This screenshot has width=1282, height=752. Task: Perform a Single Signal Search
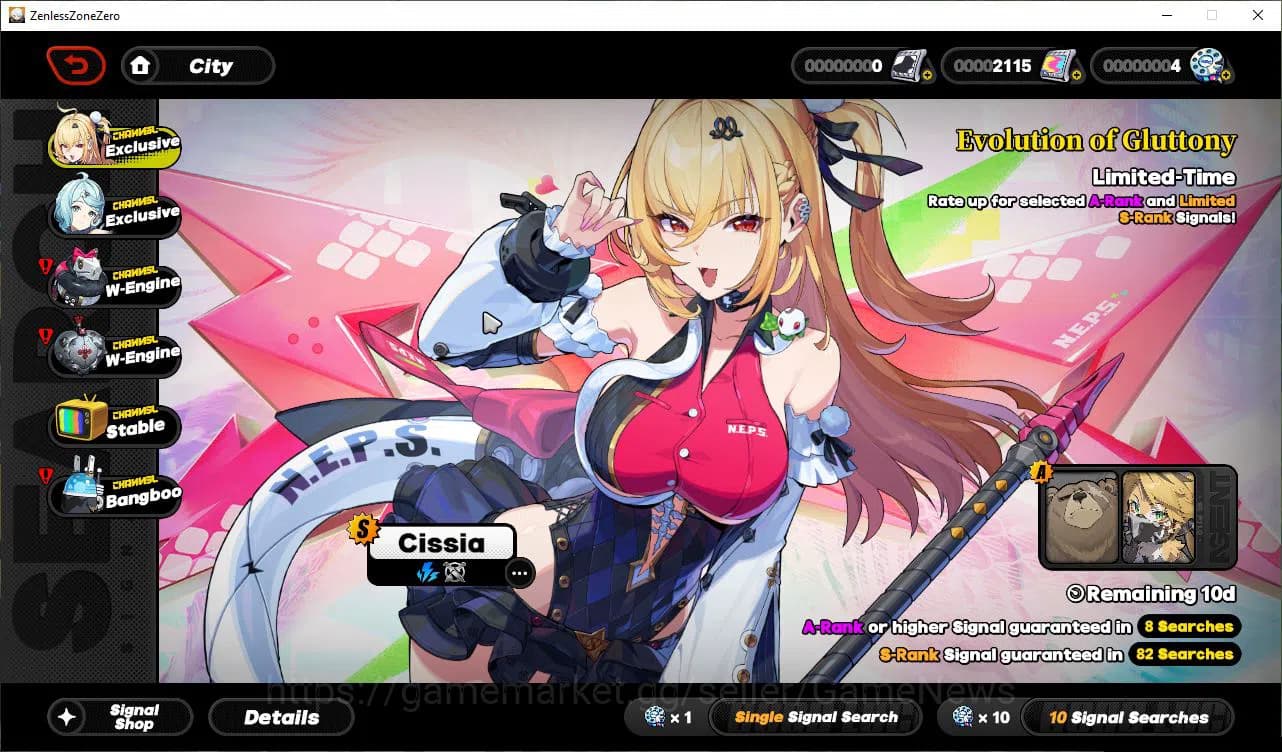[x=815, y=717]
